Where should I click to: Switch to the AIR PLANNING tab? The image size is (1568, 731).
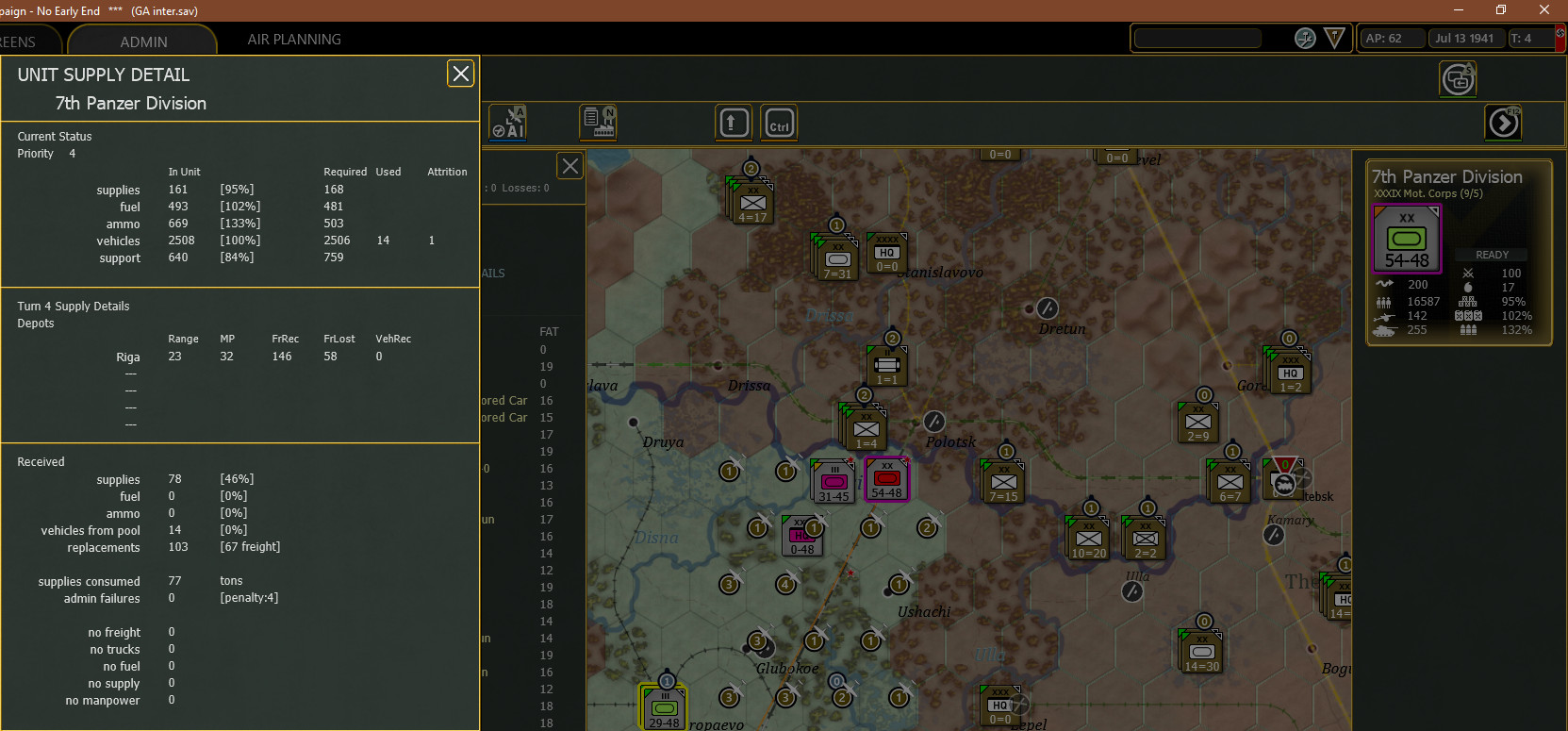point(294,40)
